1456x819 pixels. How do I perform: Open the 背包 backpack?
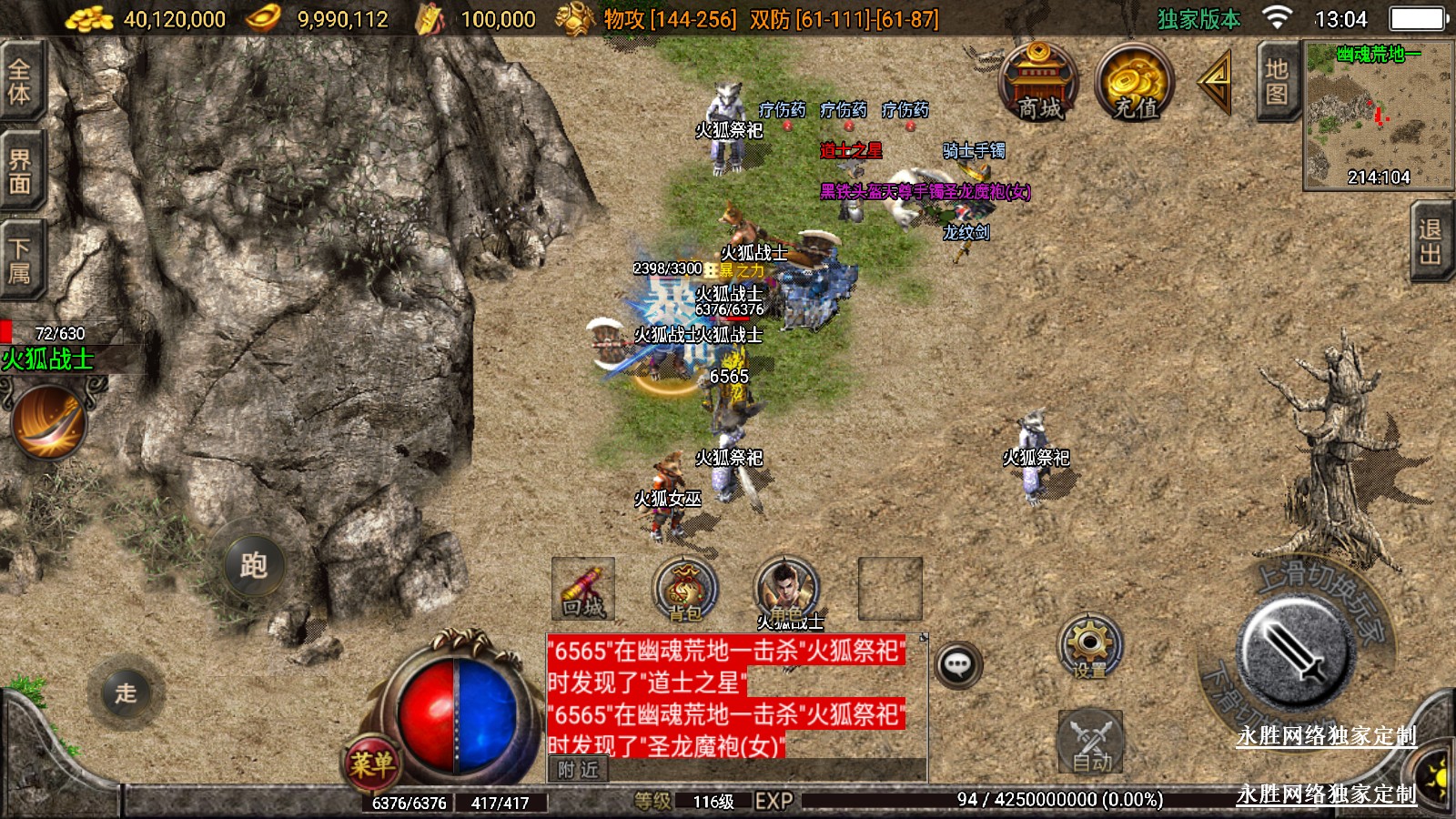tap(686, 589)
